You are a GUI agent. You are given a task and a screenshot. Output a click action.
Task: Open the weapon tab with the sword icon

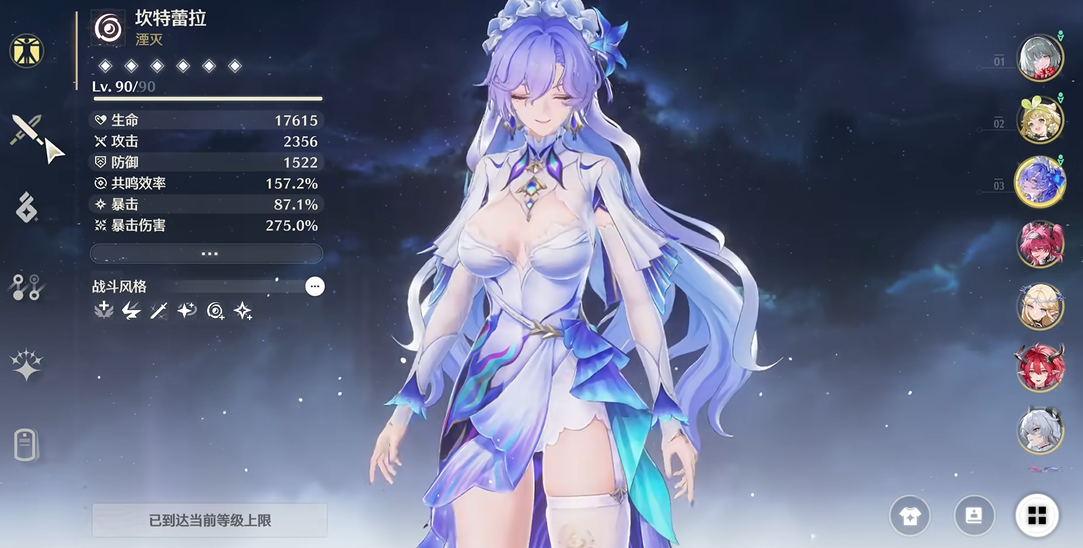pyautogui.click(x=27, y=130)
